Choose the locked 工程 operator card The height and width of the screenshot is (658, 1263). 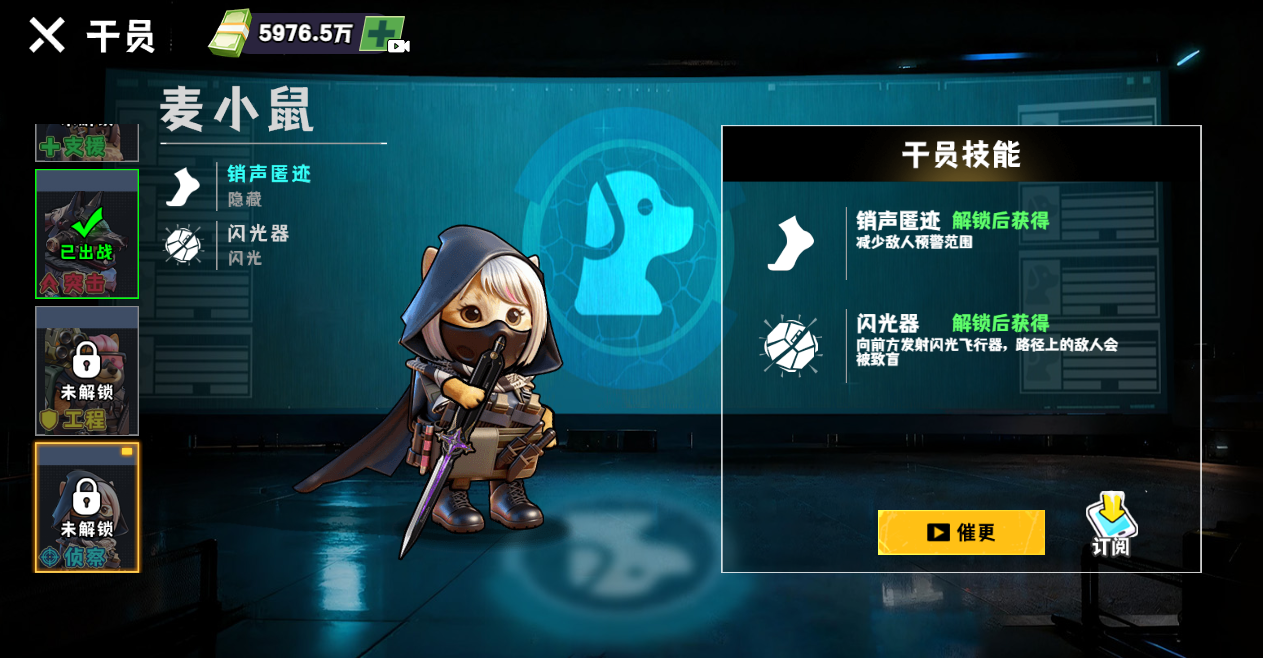click(x=87, y=371)
